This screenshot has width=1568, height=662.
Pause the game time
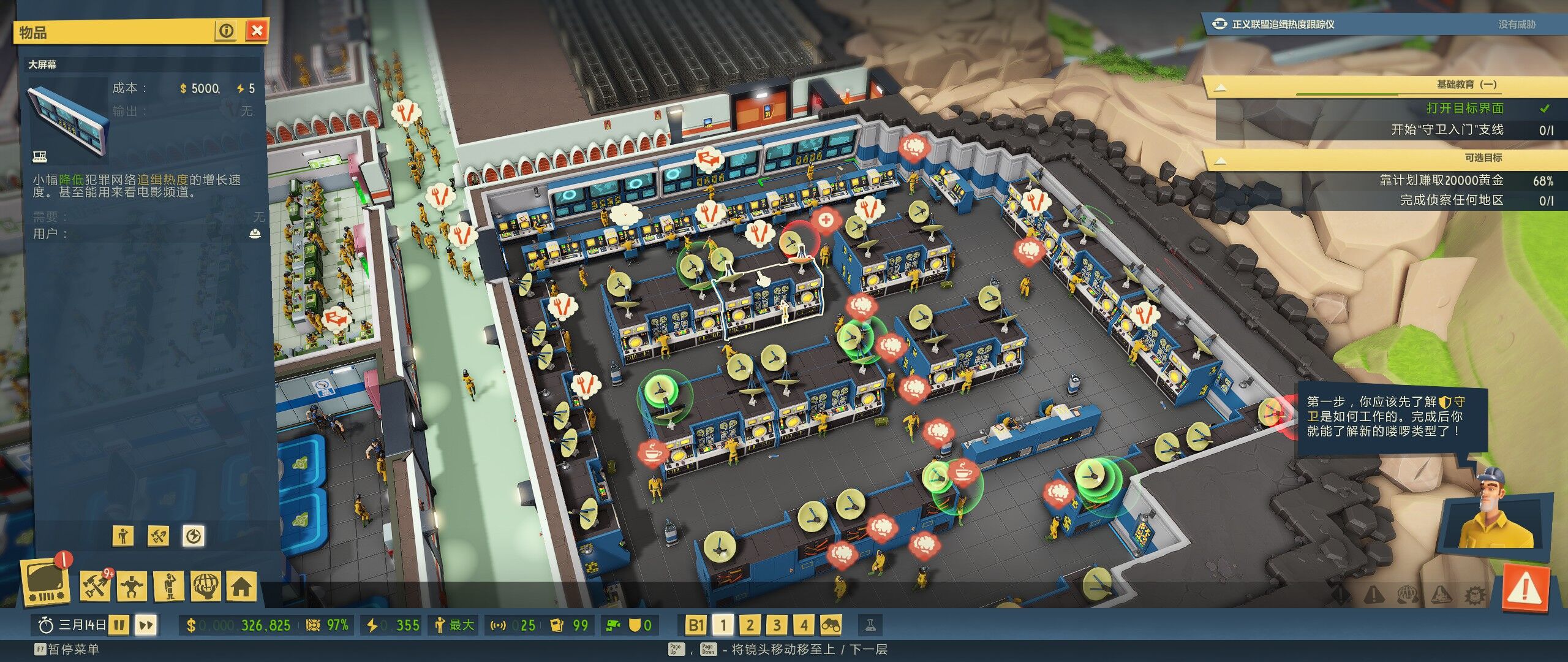click(120, 625)
